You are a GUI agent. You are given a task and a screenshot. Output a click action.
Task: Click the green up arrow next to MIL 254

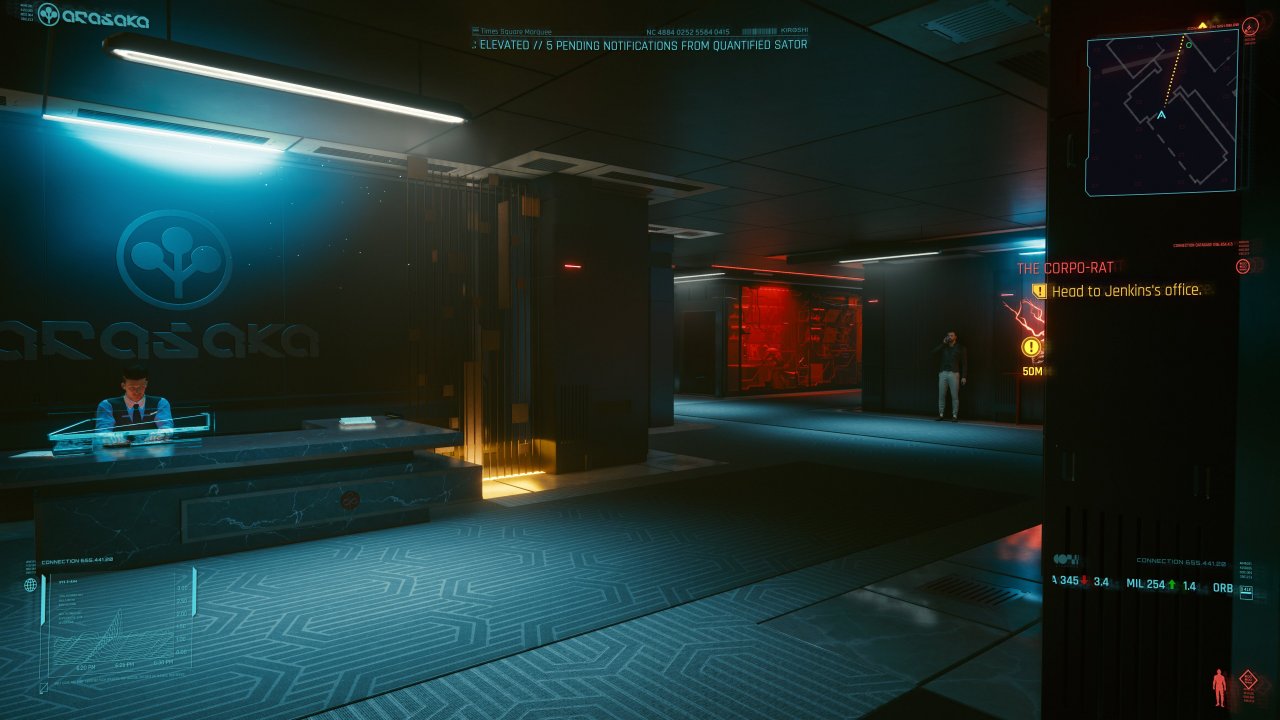[1172, 585]
